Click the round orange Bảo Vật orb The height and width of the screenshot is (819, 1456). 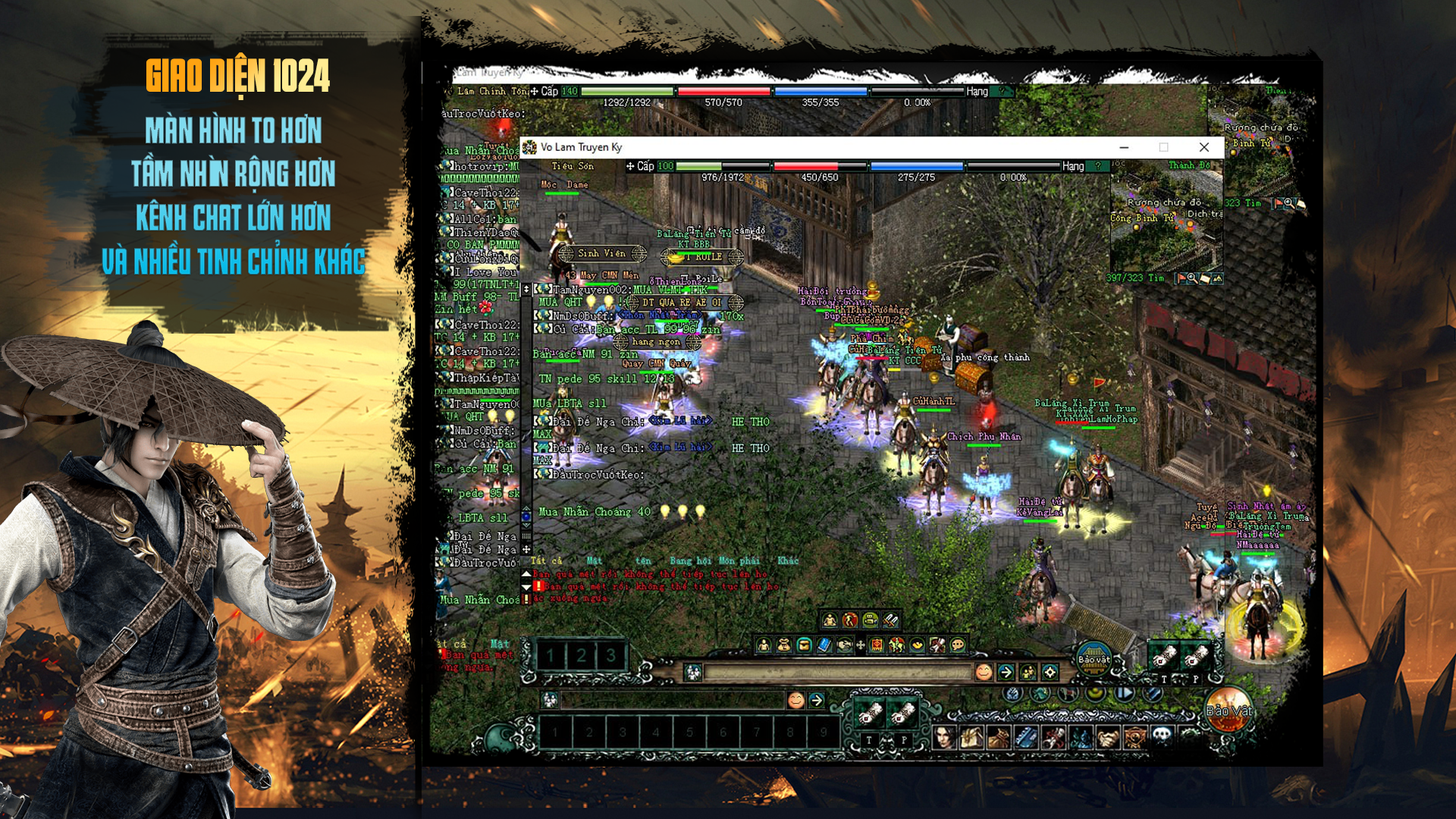tap(1228, 710)
